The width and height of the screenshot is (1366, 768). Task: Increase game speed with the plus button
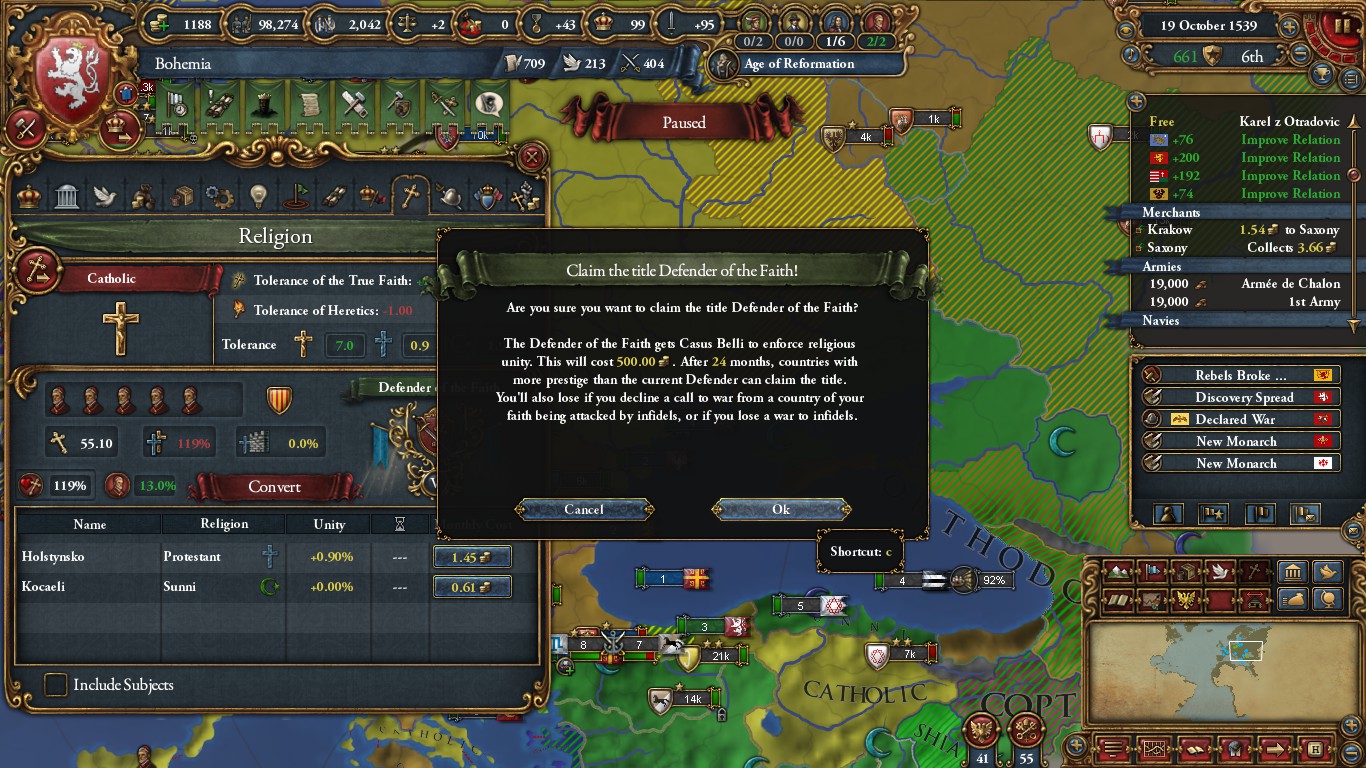(1290, 27)
